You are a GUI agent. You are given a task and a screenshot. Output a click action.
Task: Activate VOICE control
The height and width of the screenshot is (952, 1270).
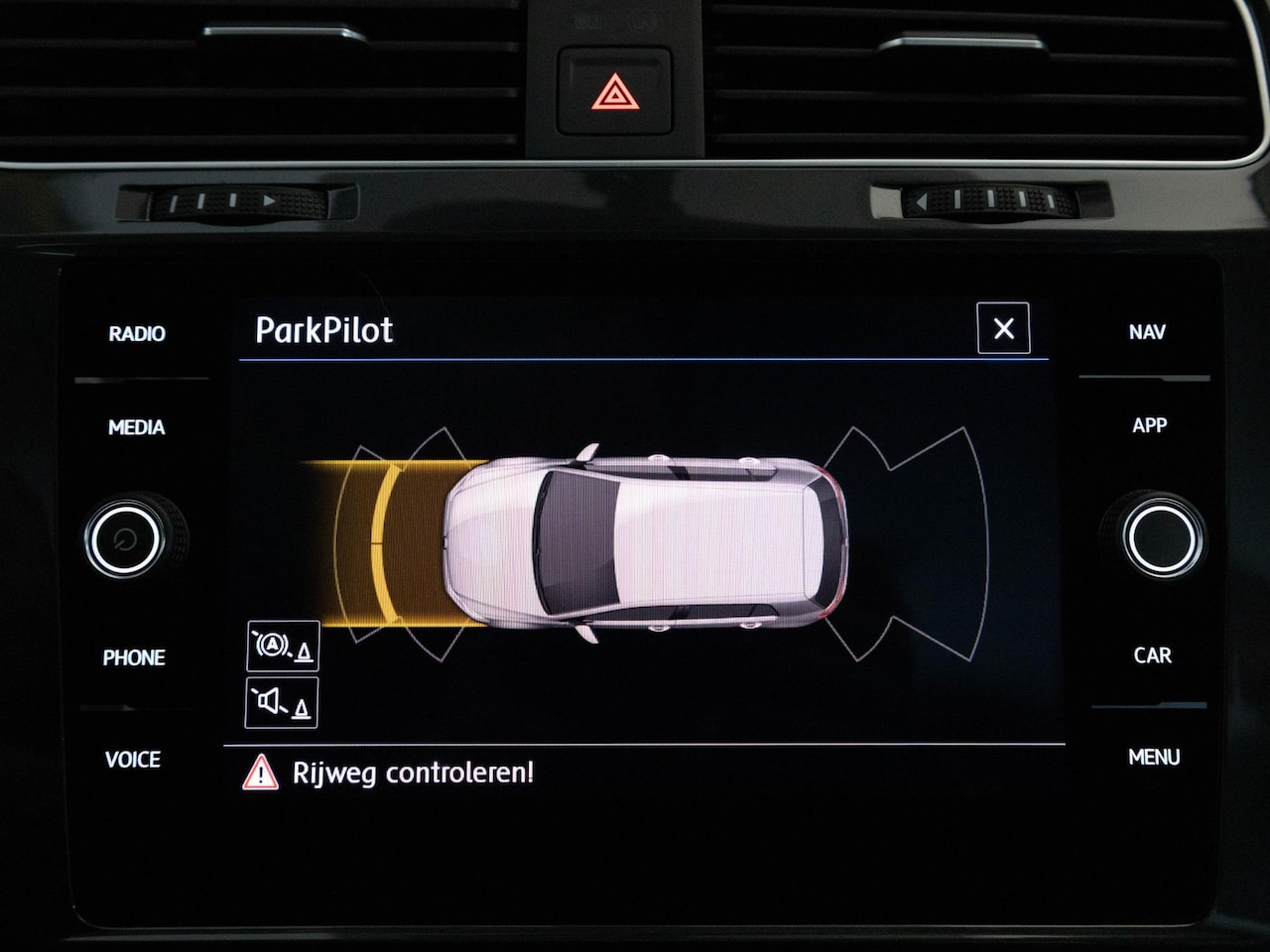[x=133, y=760]
